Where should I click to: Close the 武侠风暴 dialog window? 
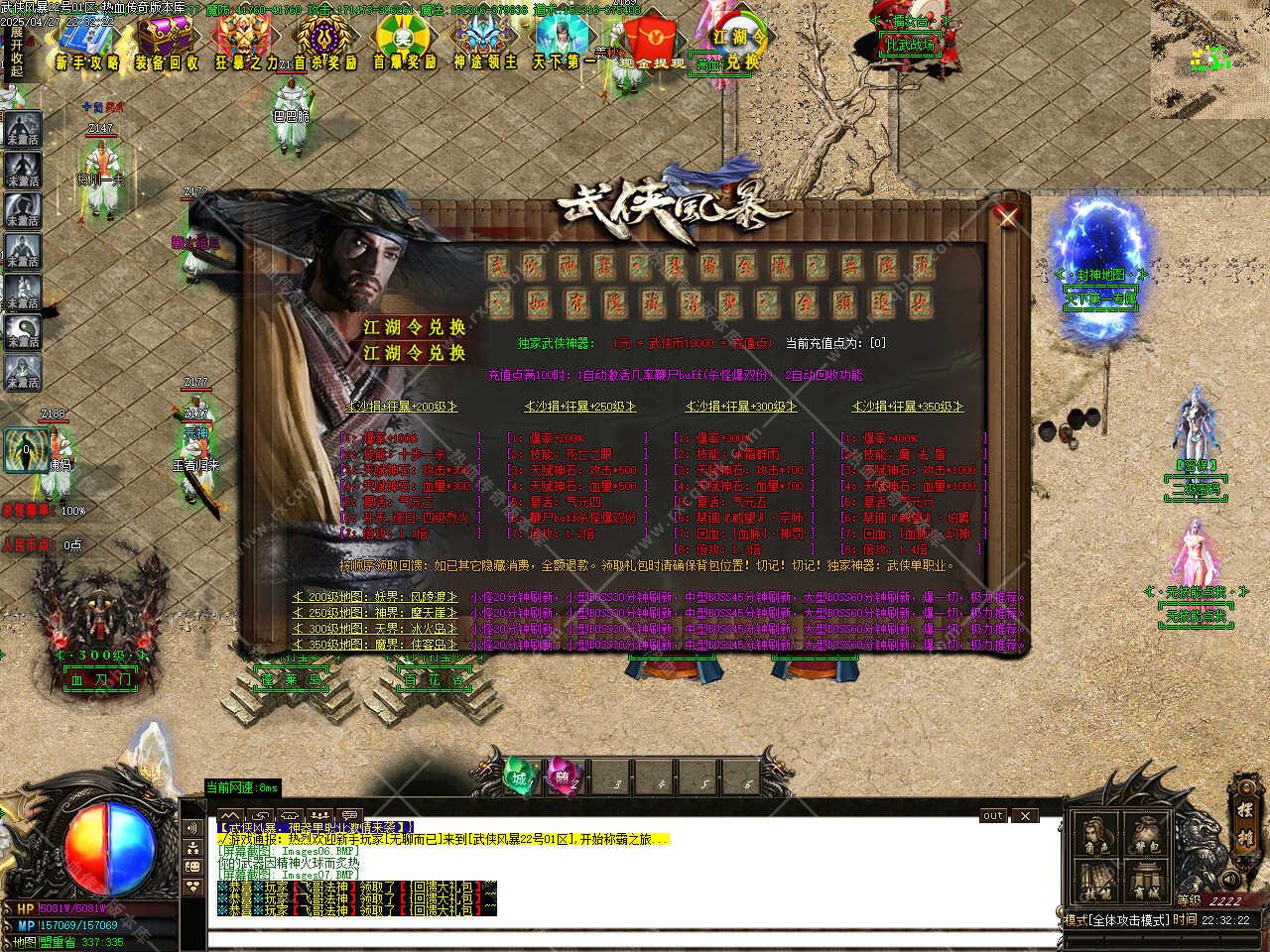pos(1007,216)
